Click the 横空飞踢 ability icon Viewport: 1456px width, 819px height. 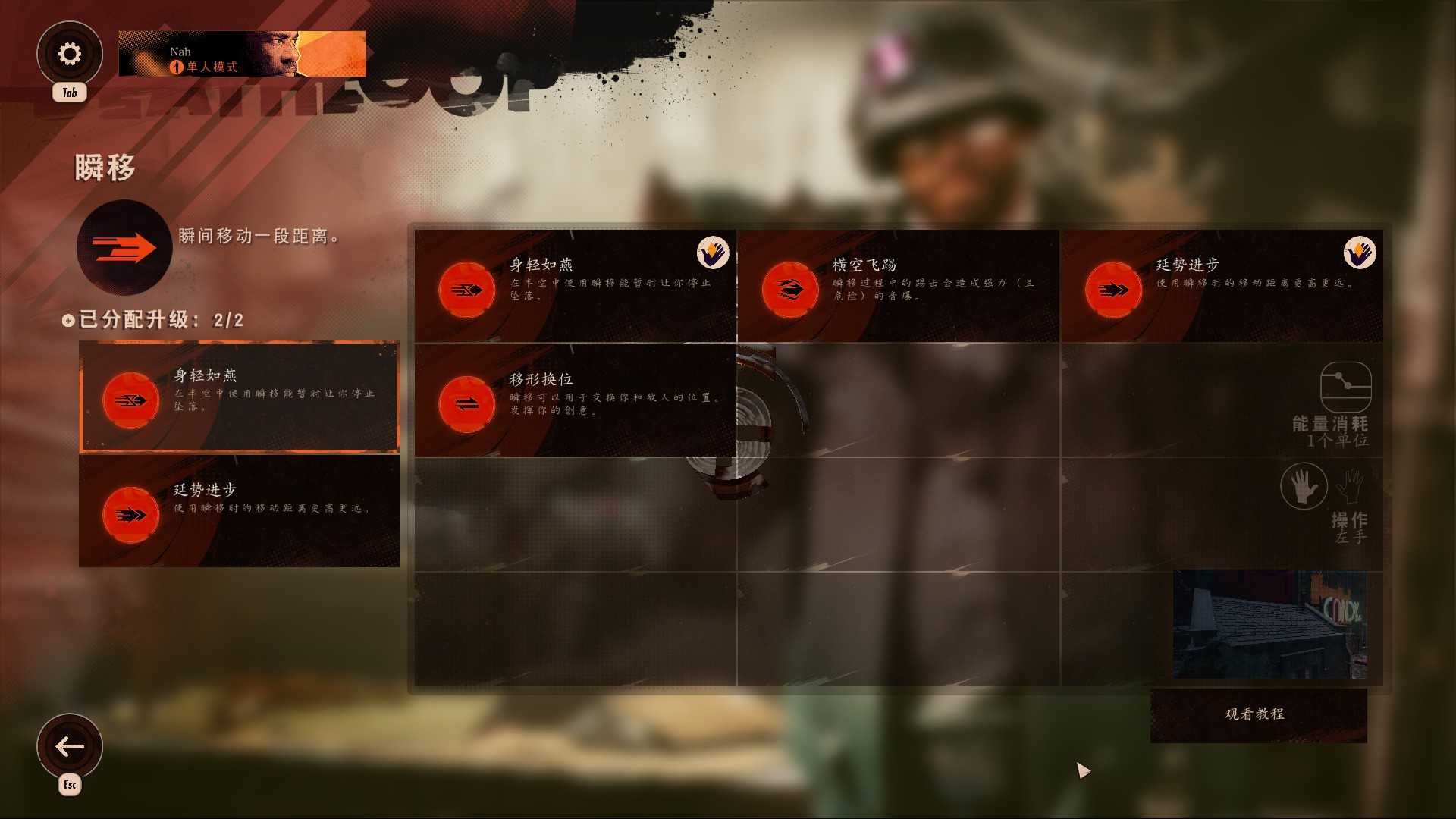click(x=789, y=289)
